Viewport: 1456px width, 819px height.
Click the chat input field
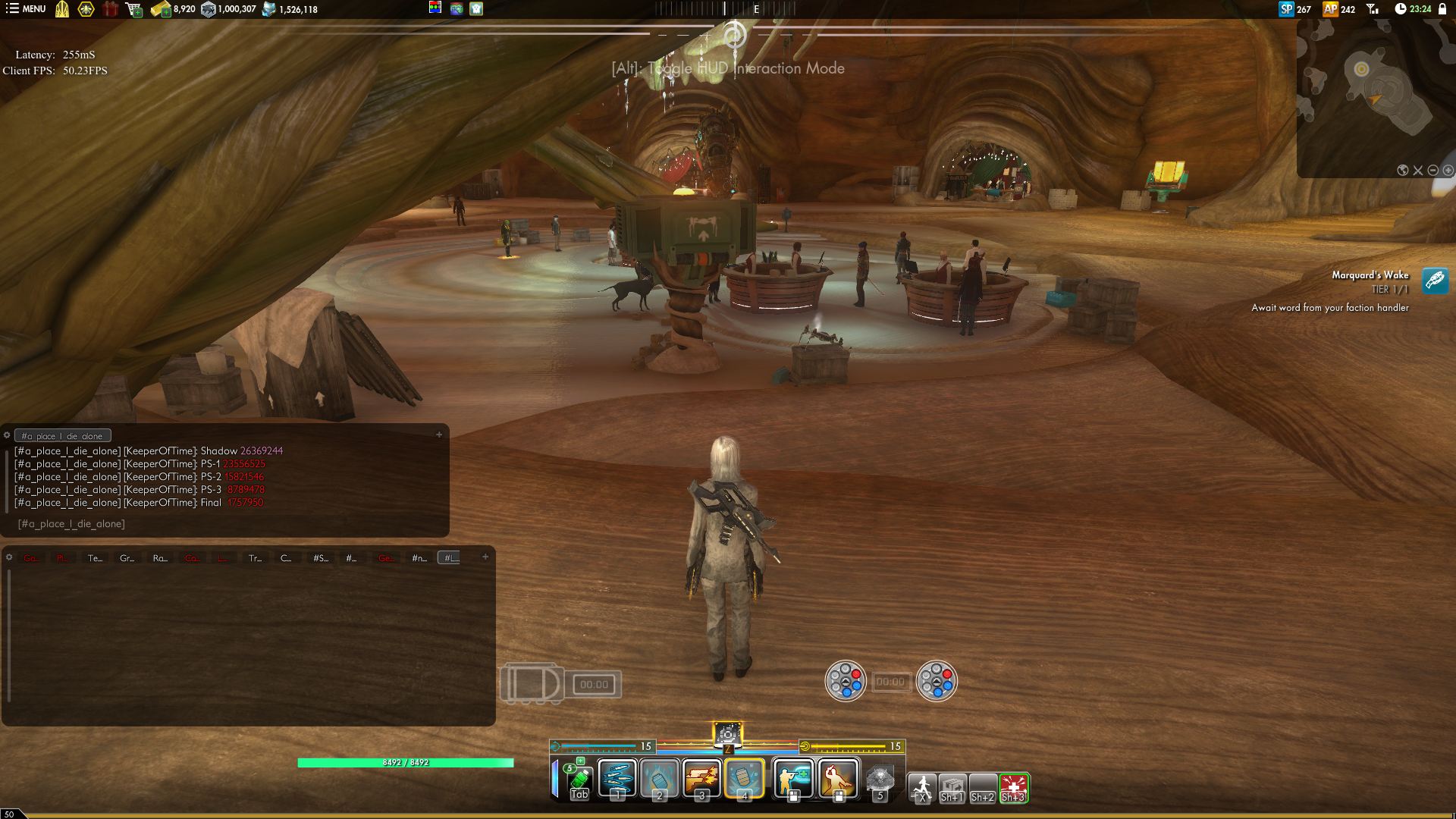tap(227, 524)
